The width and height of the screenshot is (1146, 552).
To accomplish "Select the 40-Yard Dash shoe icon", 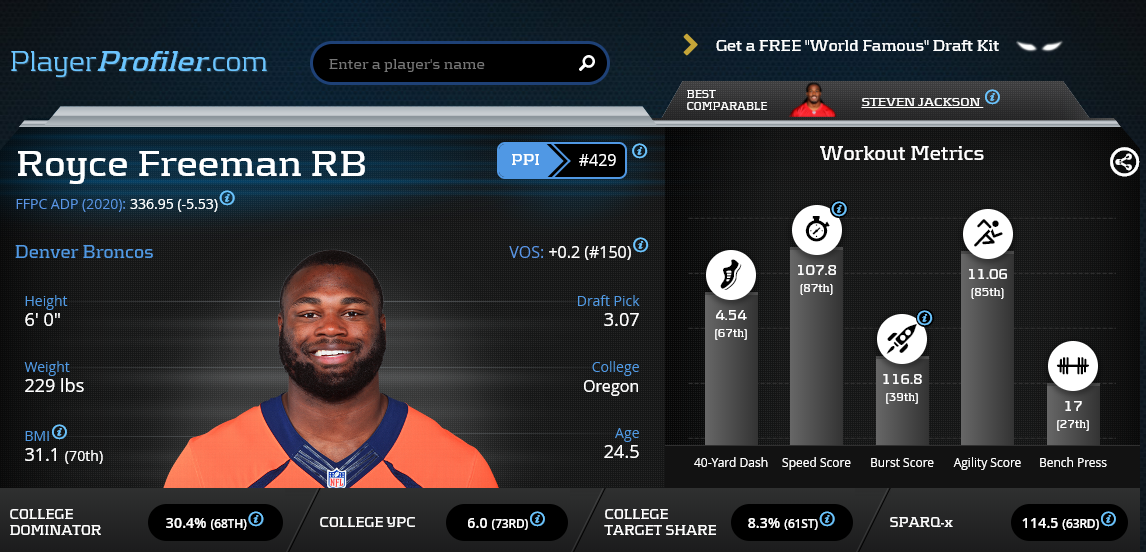I will tap(731, 274).
